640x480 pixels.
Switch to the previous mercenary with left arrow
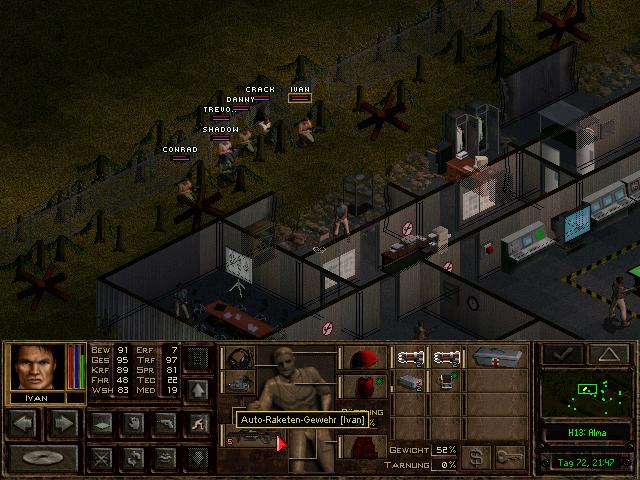(x=24, y=423)
